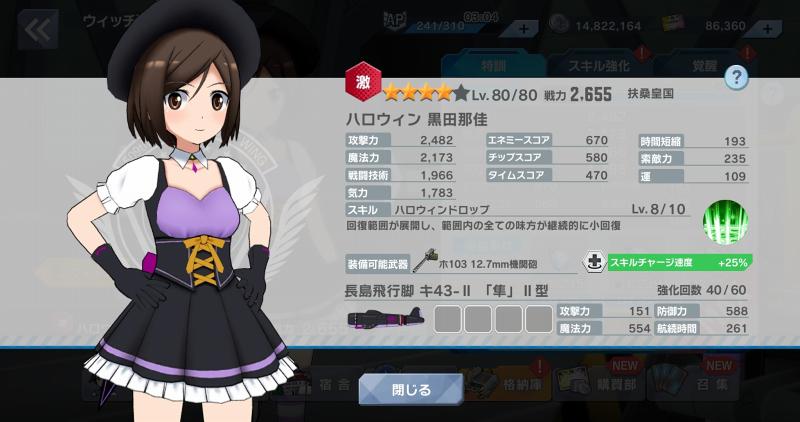Image resolution: width=800 pixels, height=422 pixels.
Task: Go back using the double-arrow button
Action: pyautogui.click(x=38, y=29)
